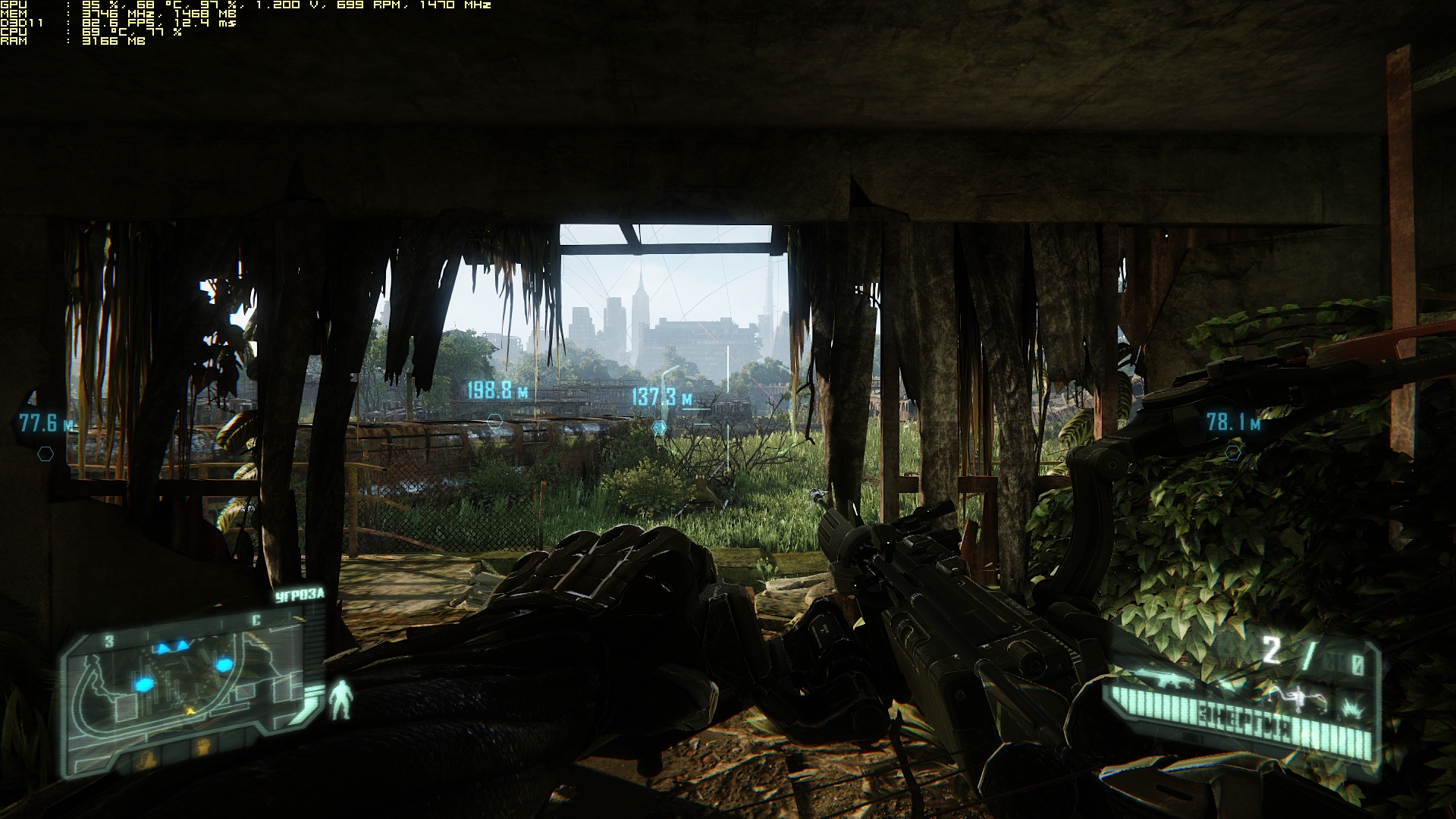Select the 198.8 m waypoint hexagon marker

(494, 420)
